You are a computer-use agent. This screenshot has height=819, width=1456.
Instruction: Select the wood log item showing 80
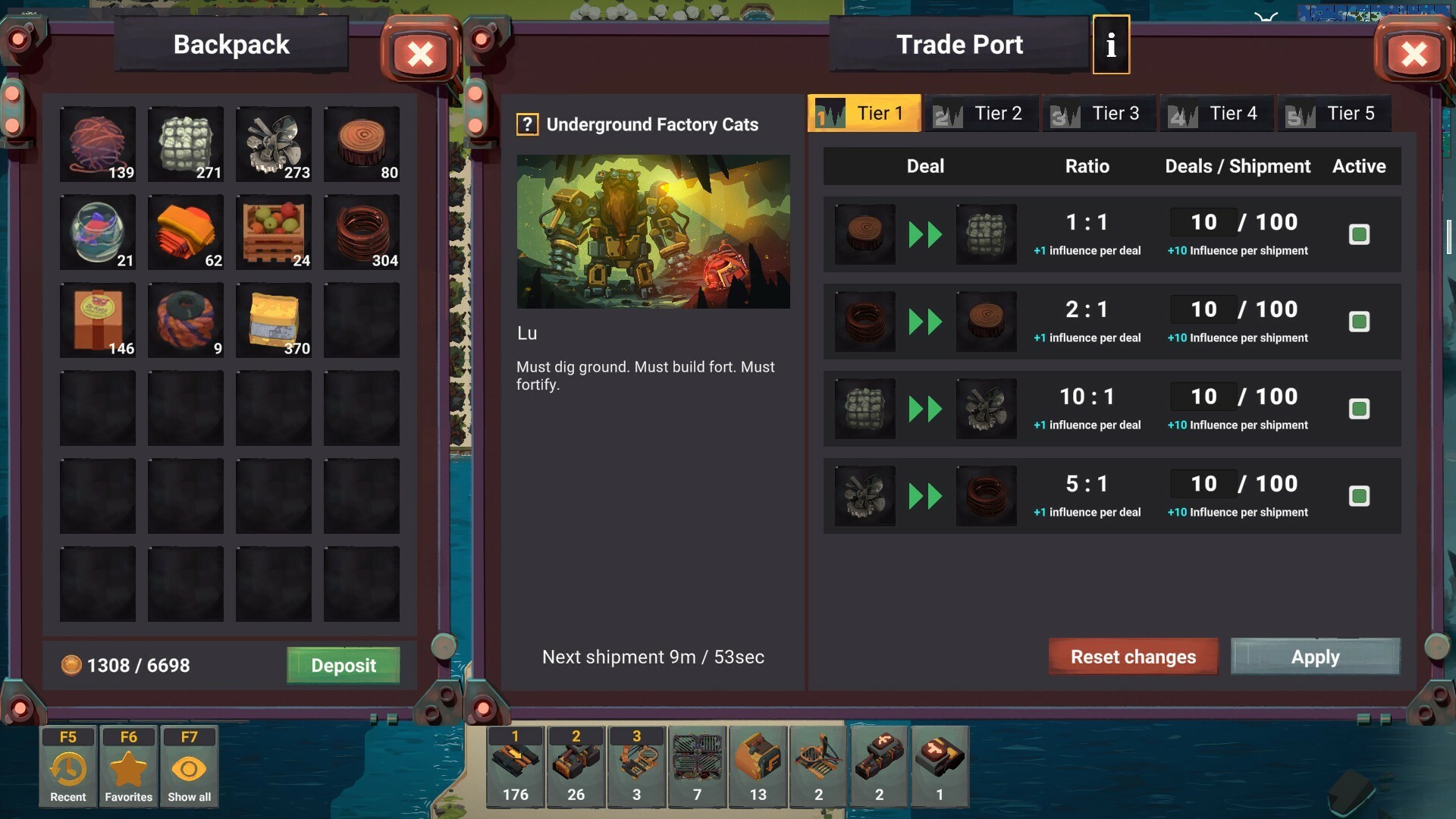point(361,144)
